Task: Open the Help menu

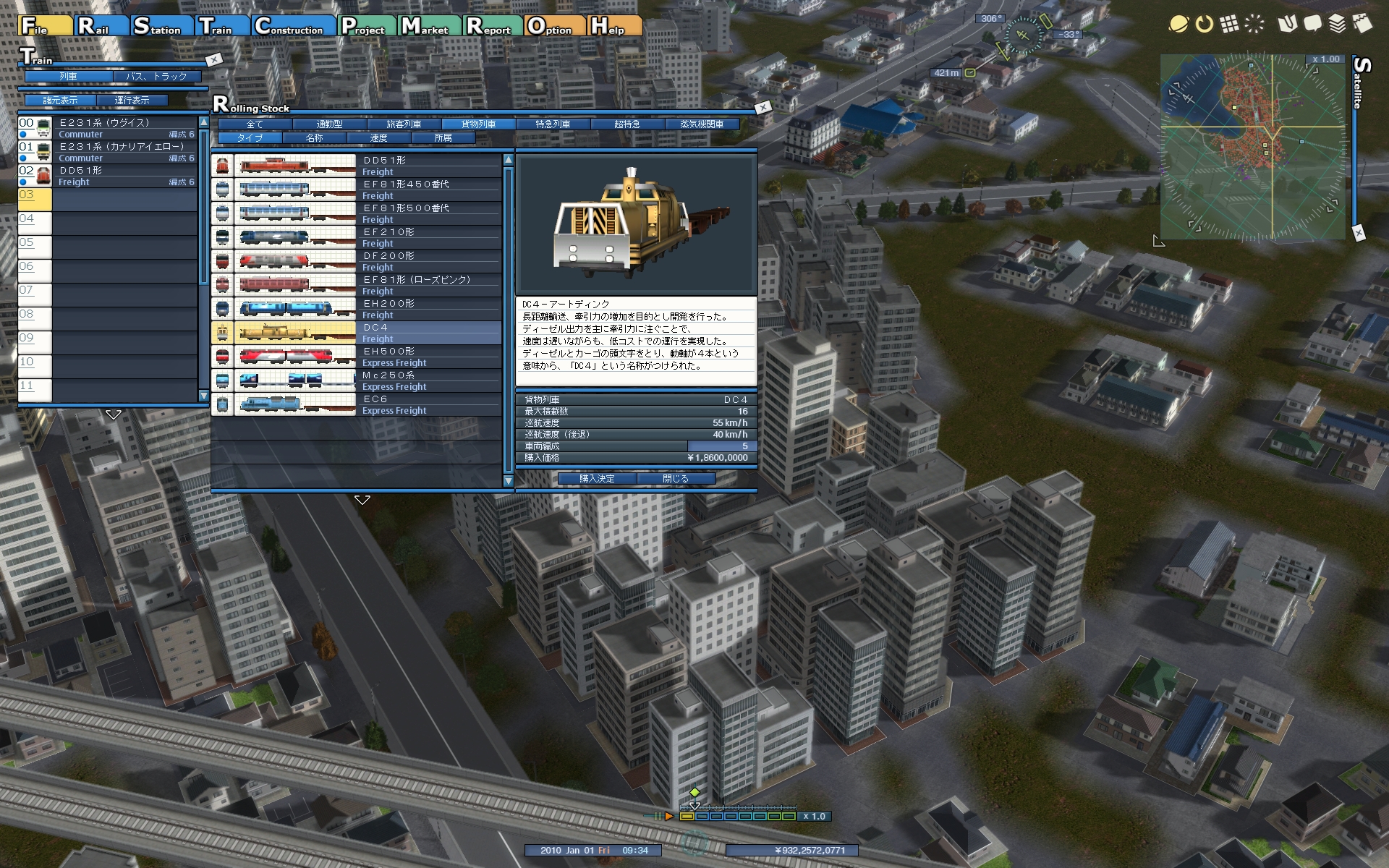Action: [614, 26]
